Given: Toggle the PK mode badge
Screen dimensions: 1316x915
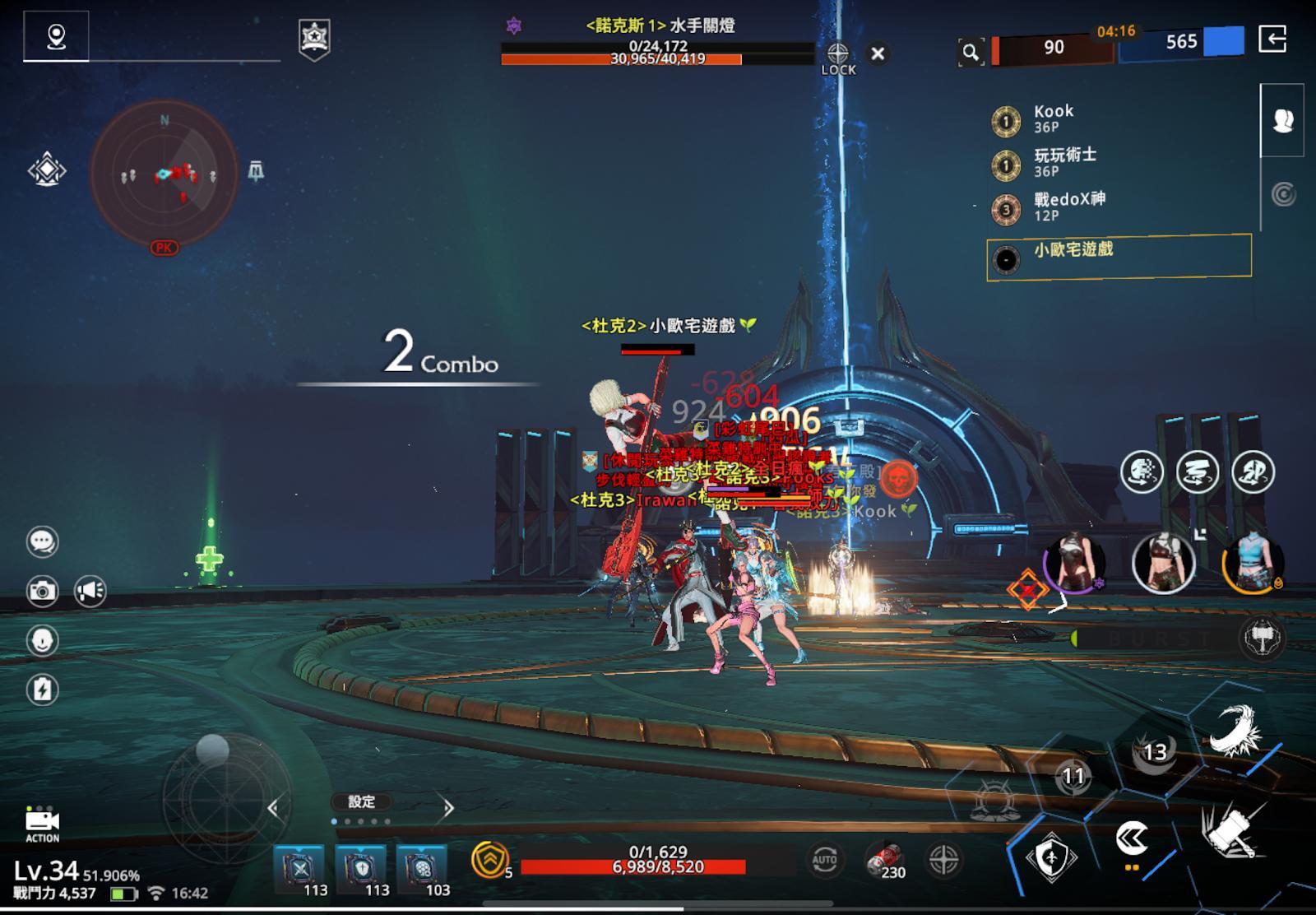Looking at the screenshot, I should pos(164,248).
